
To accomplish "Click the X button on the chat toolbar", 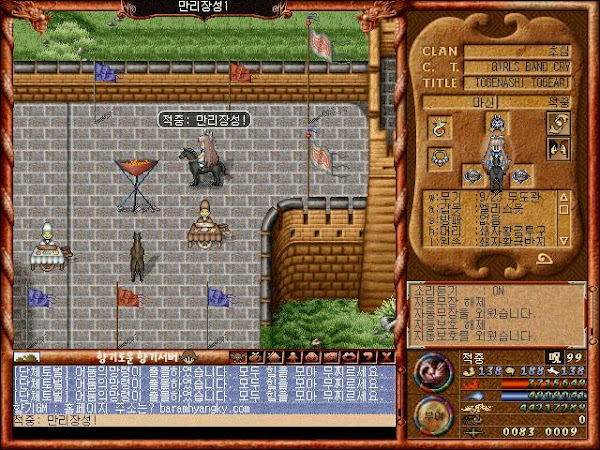I will pyautogui.click(x=386, y=356).
